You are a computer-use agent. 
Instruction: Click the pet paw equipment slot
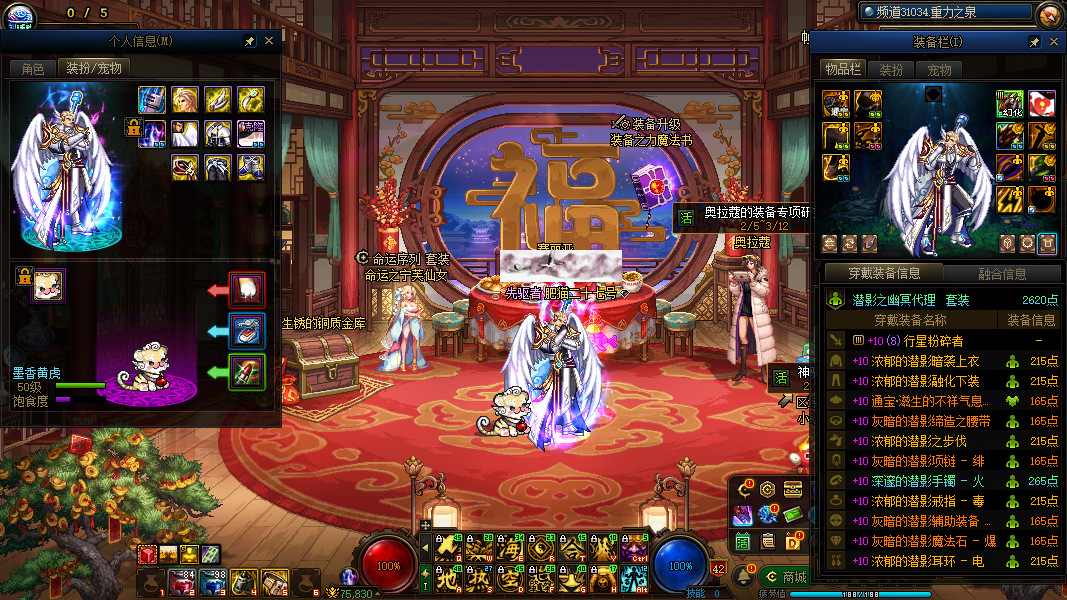[x=246, y=291]
